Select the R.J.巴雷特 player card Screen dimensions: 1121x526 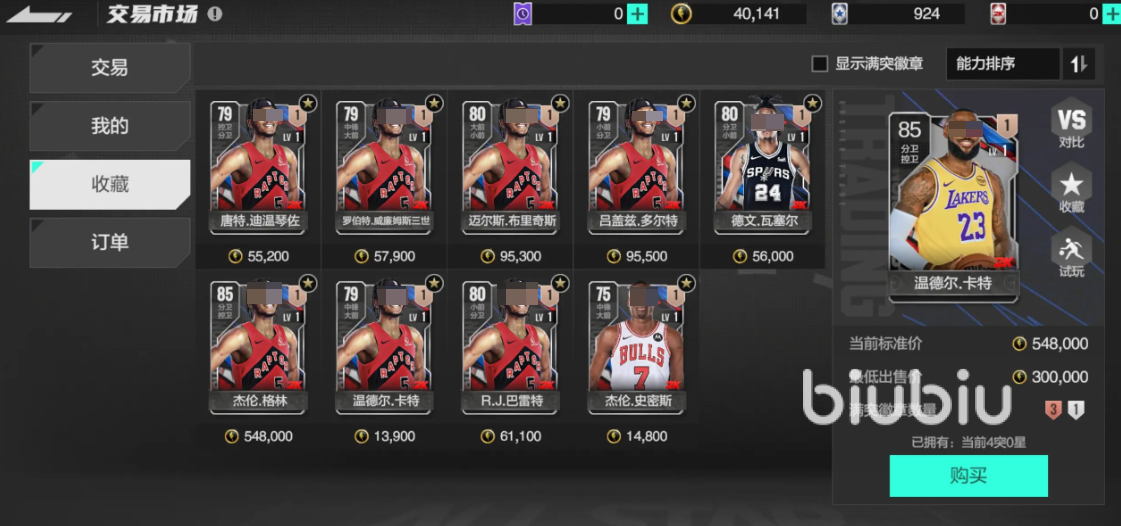pyautogui.click(x=510, y=347)
